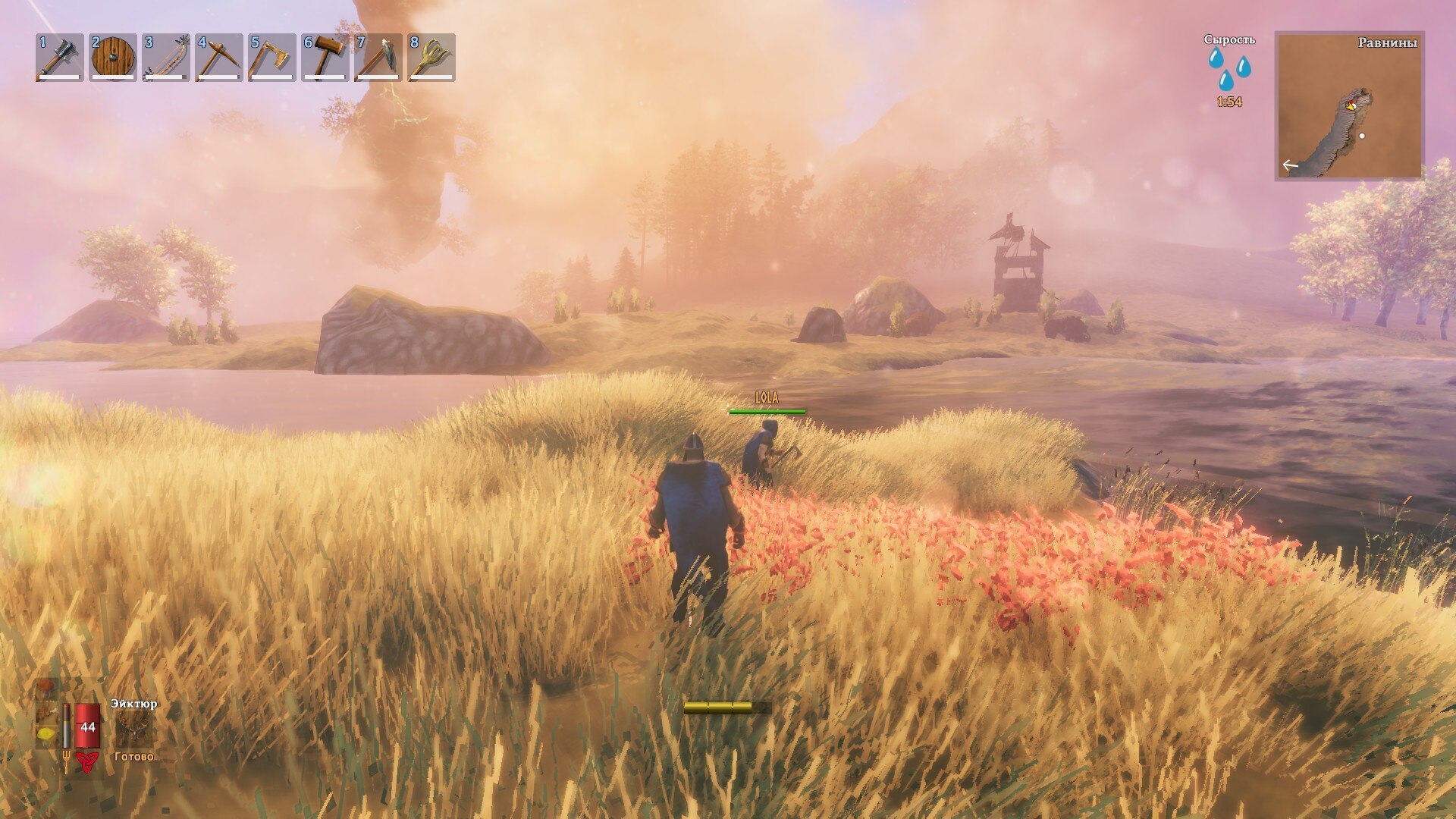The image size is (1456, 819).
Task: Select the hoe in hotbar slot 7
Action: coord(378,57)
